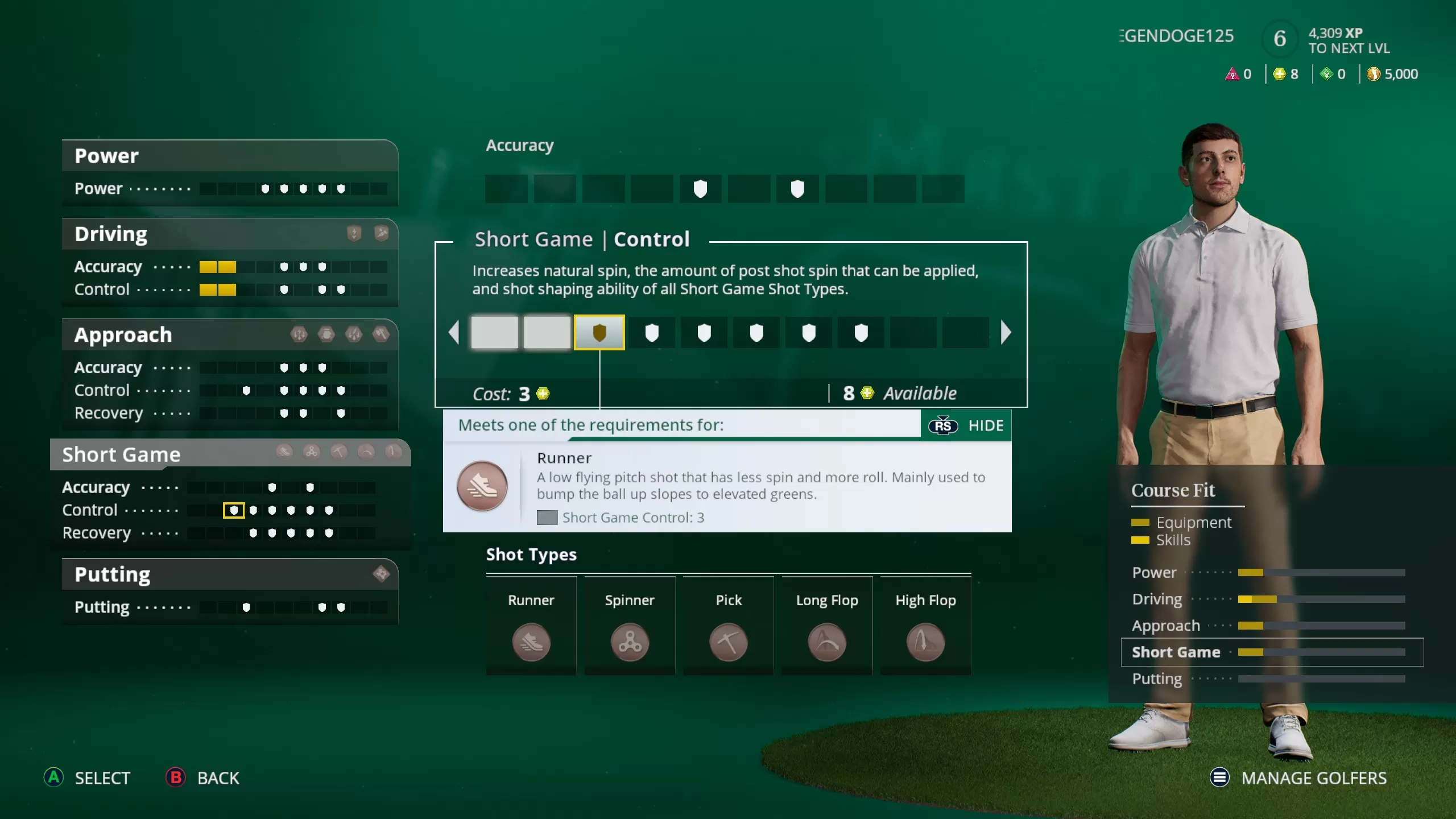The height and width of the screenshot is (819, 1456).
Task: Toggle the fifth Accuracy shield slot above Short Game Control
Action: coord(701,189)
